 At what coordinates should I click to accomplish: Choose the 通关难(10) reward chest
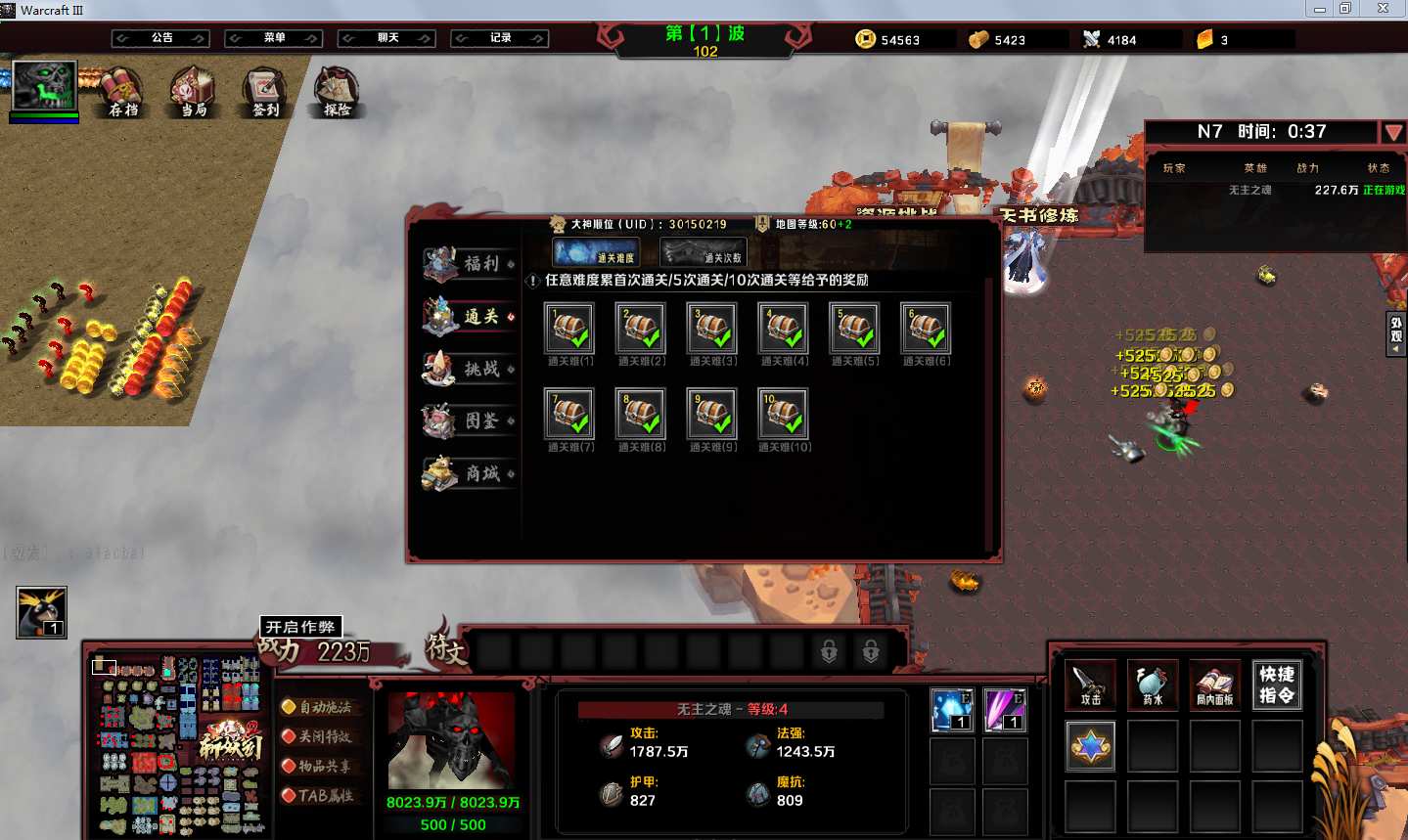(x=783, y=414)
